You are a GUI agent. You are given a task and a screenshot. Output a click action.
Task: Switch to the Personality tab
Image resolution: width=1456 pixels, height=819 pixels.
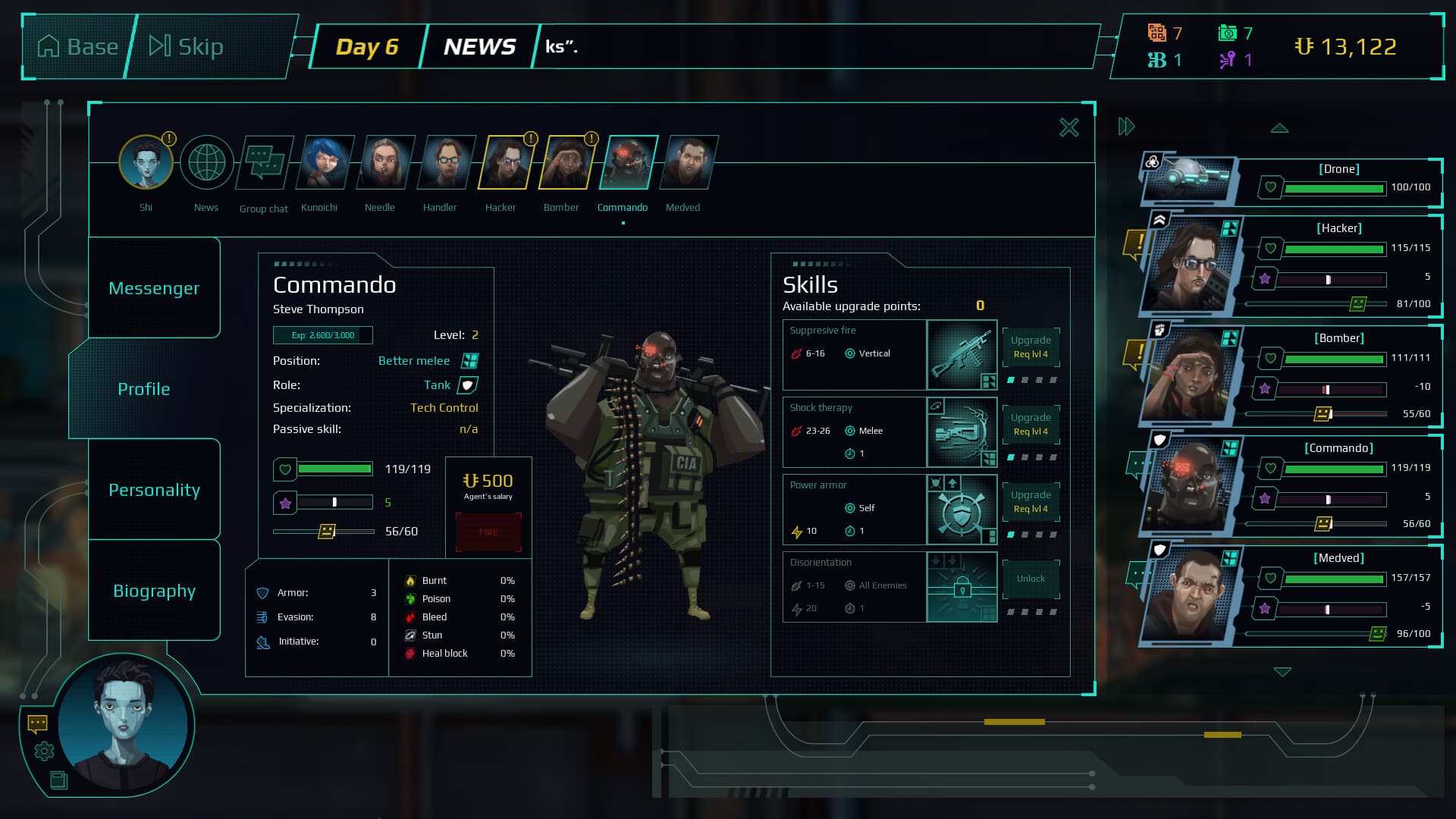click(x=154, y=490)
